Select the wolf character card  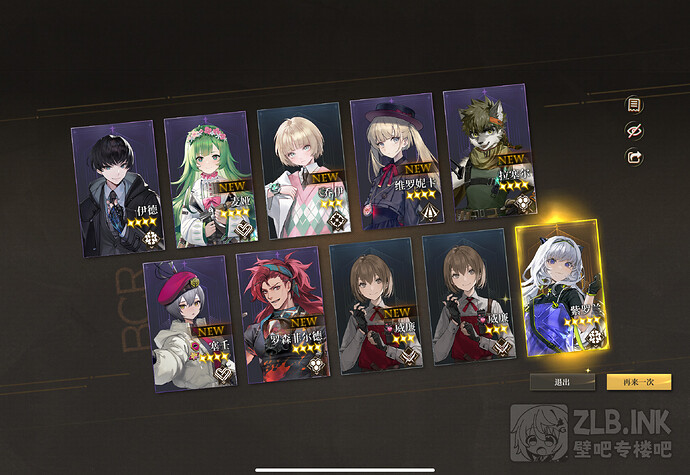click(x=487, y=153)
